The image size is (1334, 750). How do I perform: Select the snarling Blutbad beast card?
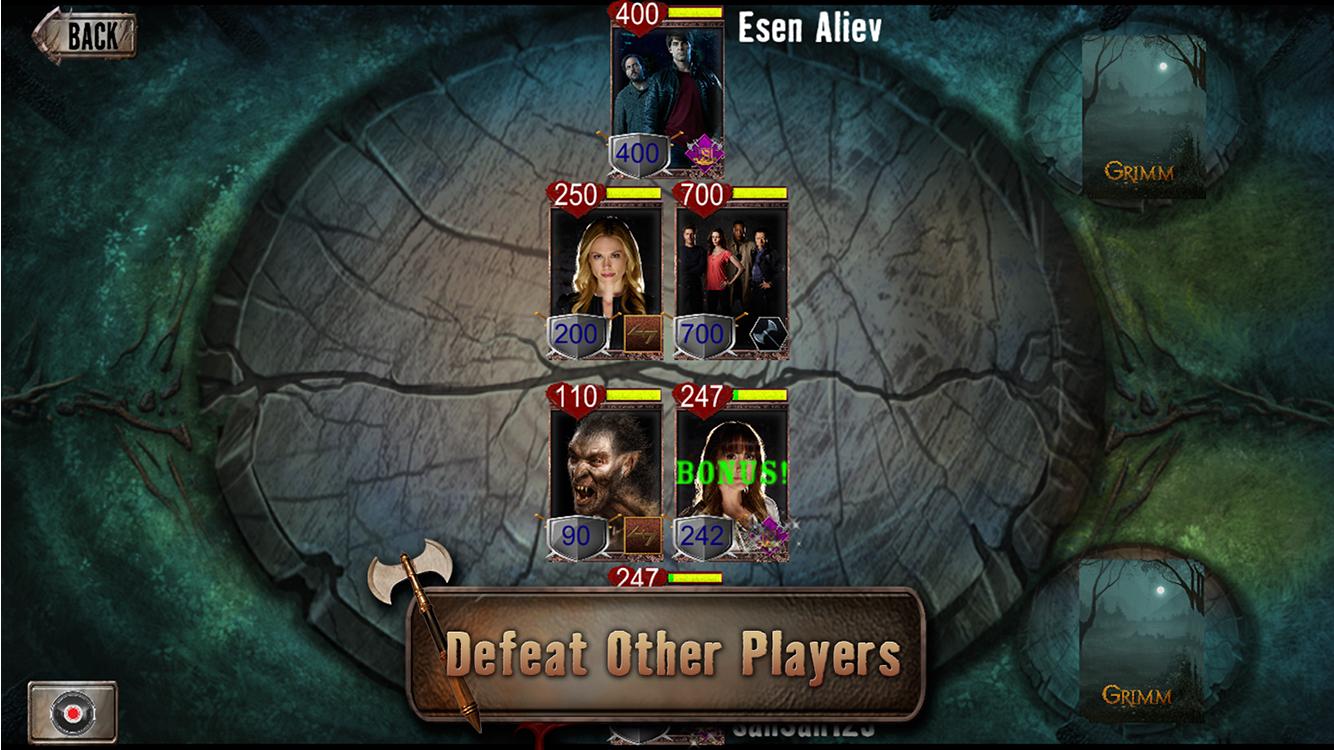pyautogui.click(x=605, y=460)
